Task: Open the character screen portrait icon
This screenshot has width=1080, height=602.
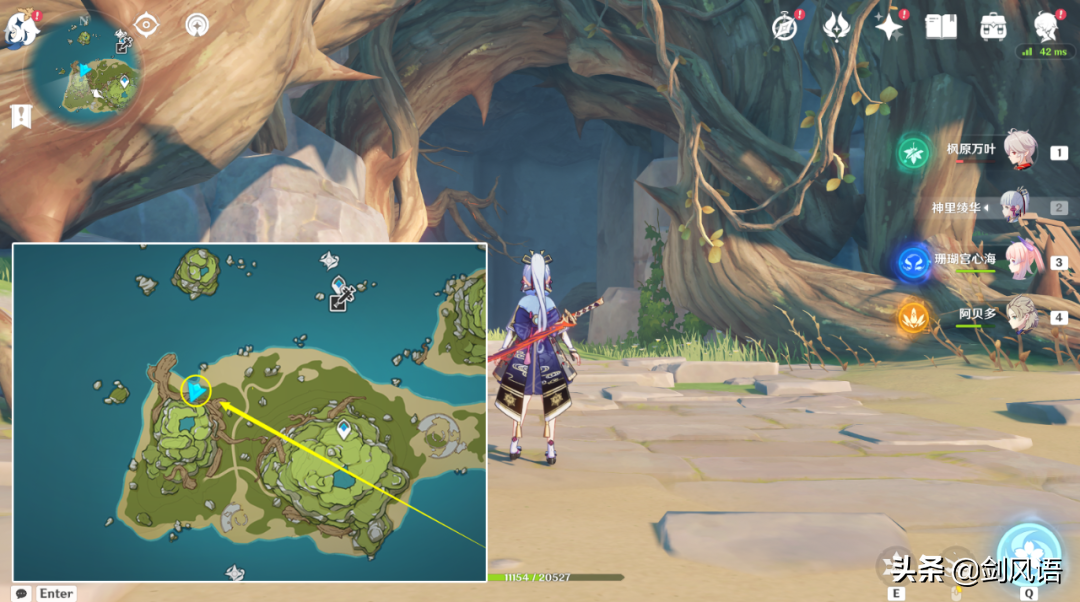Action: [x=1047, y=25]
